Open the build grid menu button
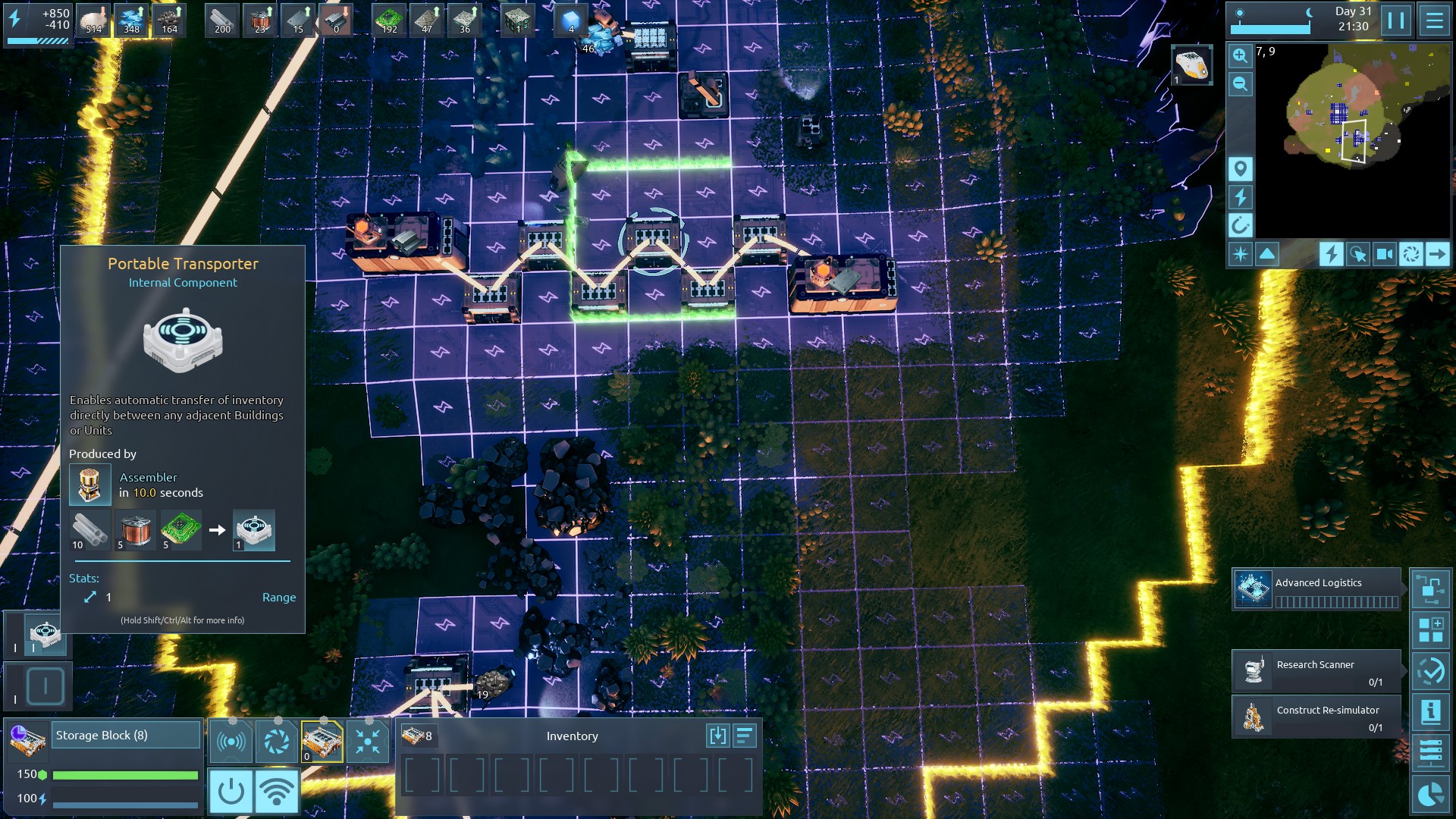The image size is (1456, 819). point(1430,630)
